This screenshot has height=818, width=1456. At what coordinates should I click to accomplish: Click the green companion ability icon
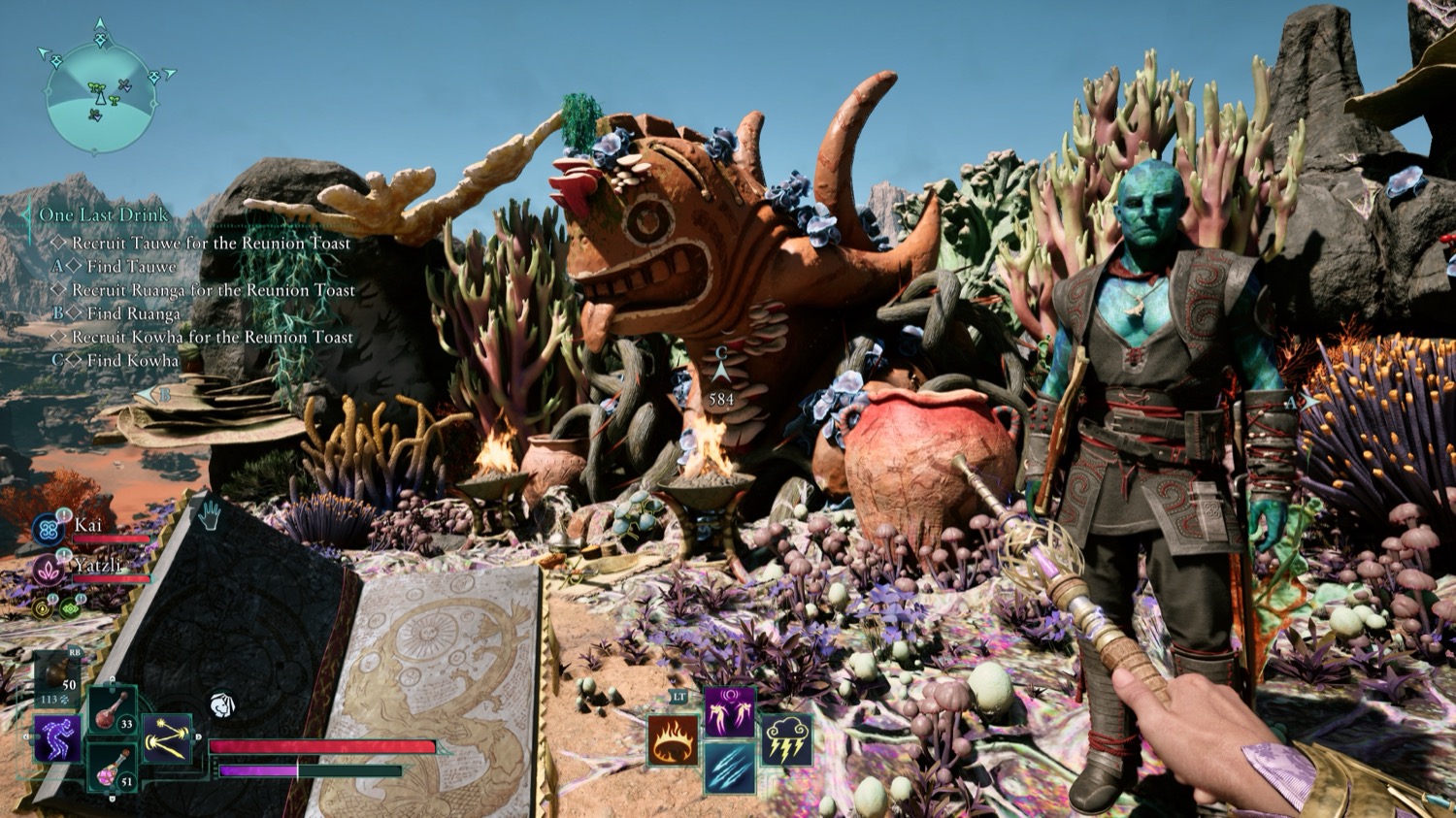[x=70, y=608]
